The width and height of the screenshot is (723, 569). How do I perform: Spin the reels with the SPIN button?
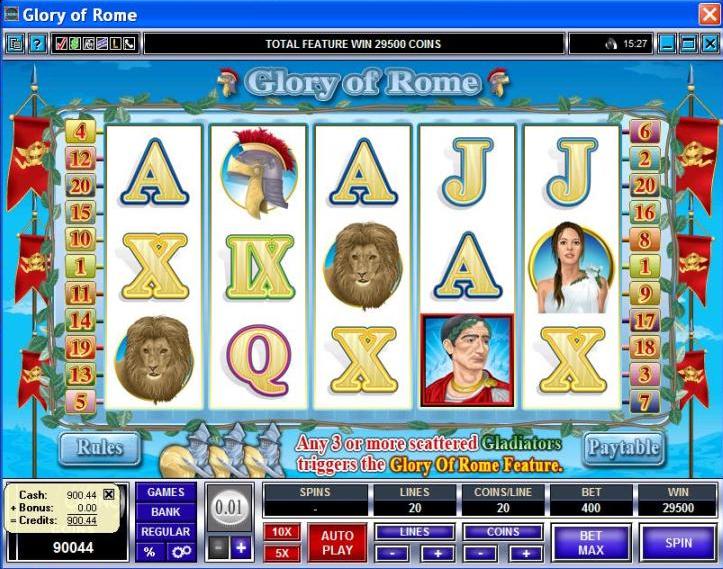pyautogui.click(x=679, y=543)
